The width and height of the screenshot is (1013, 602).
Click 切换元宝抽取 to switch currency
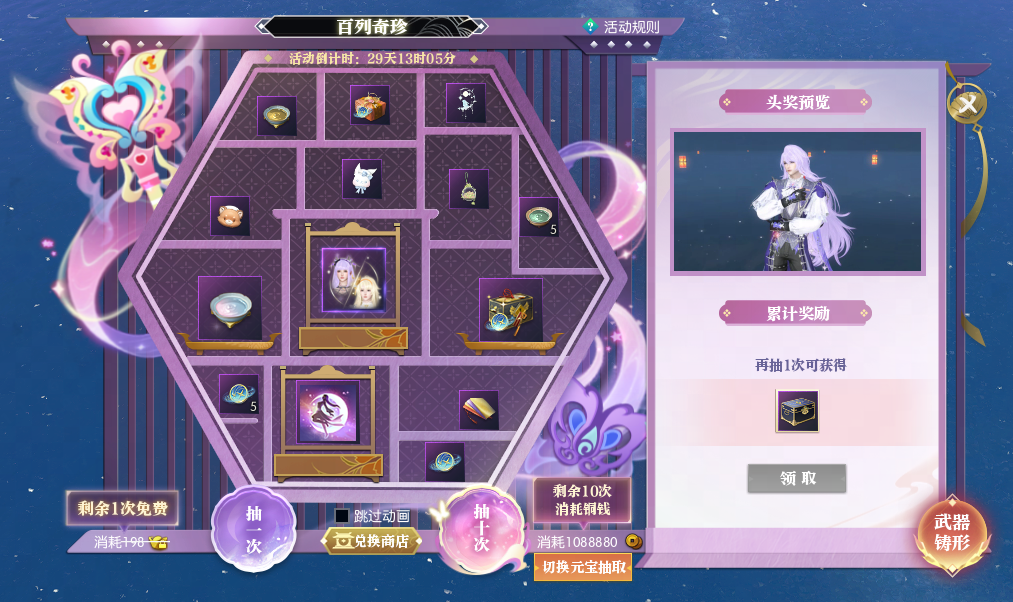583,567
